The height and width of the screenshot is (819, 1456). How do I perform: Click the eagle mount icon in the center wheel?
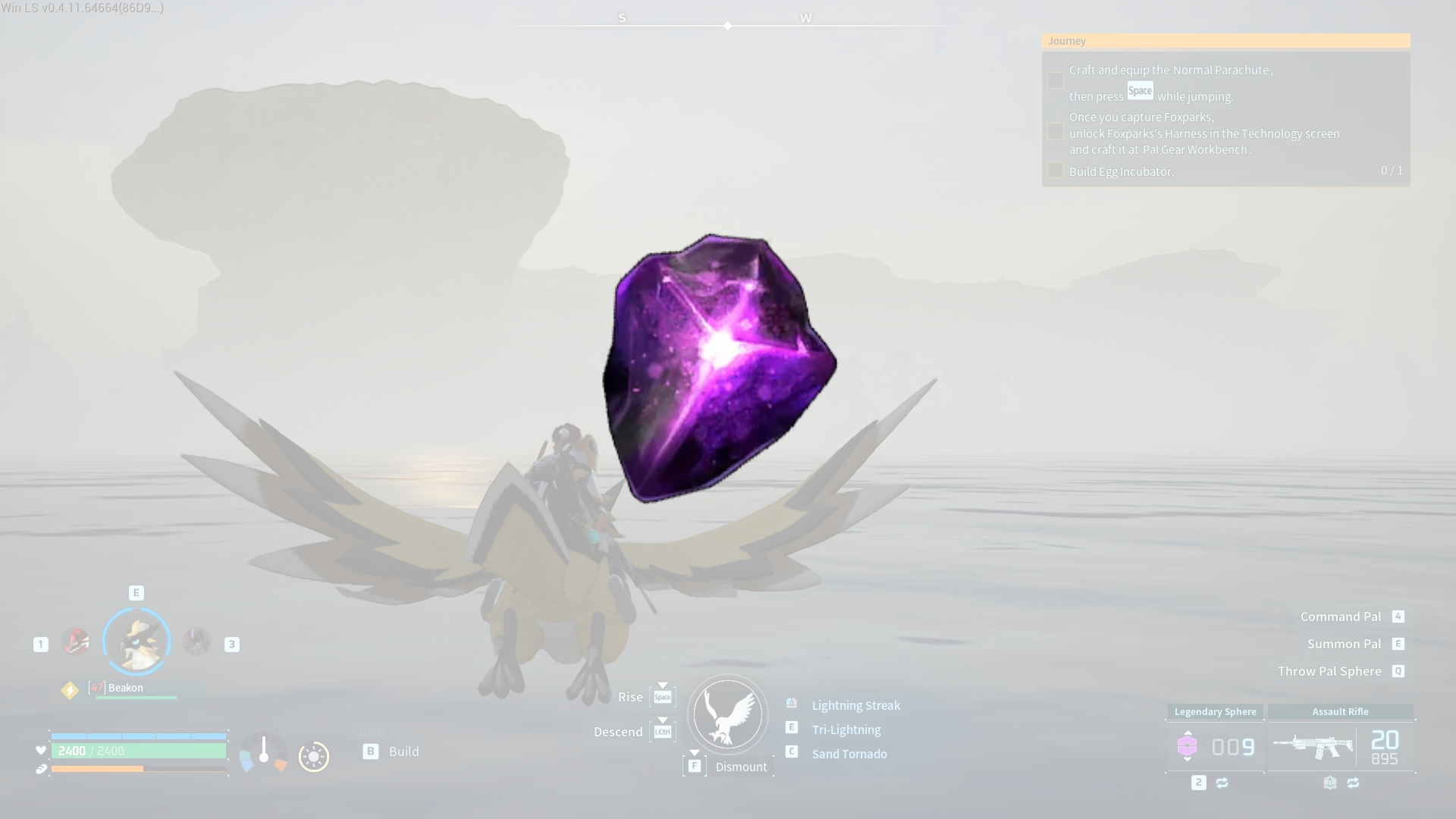click(x=727, y=714)
